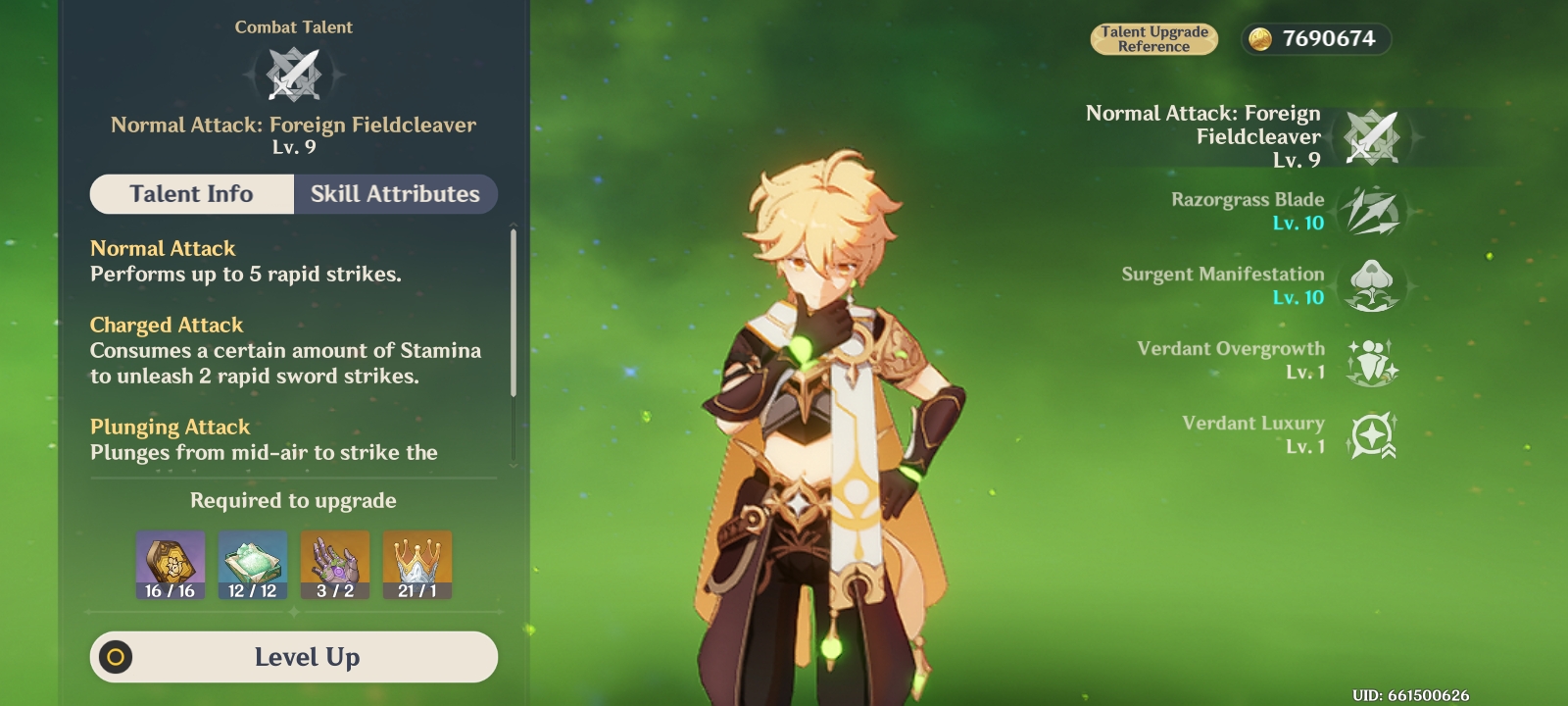Switch to the Skill Attributes tab
1568x706 pixels.
coord(395,194)
